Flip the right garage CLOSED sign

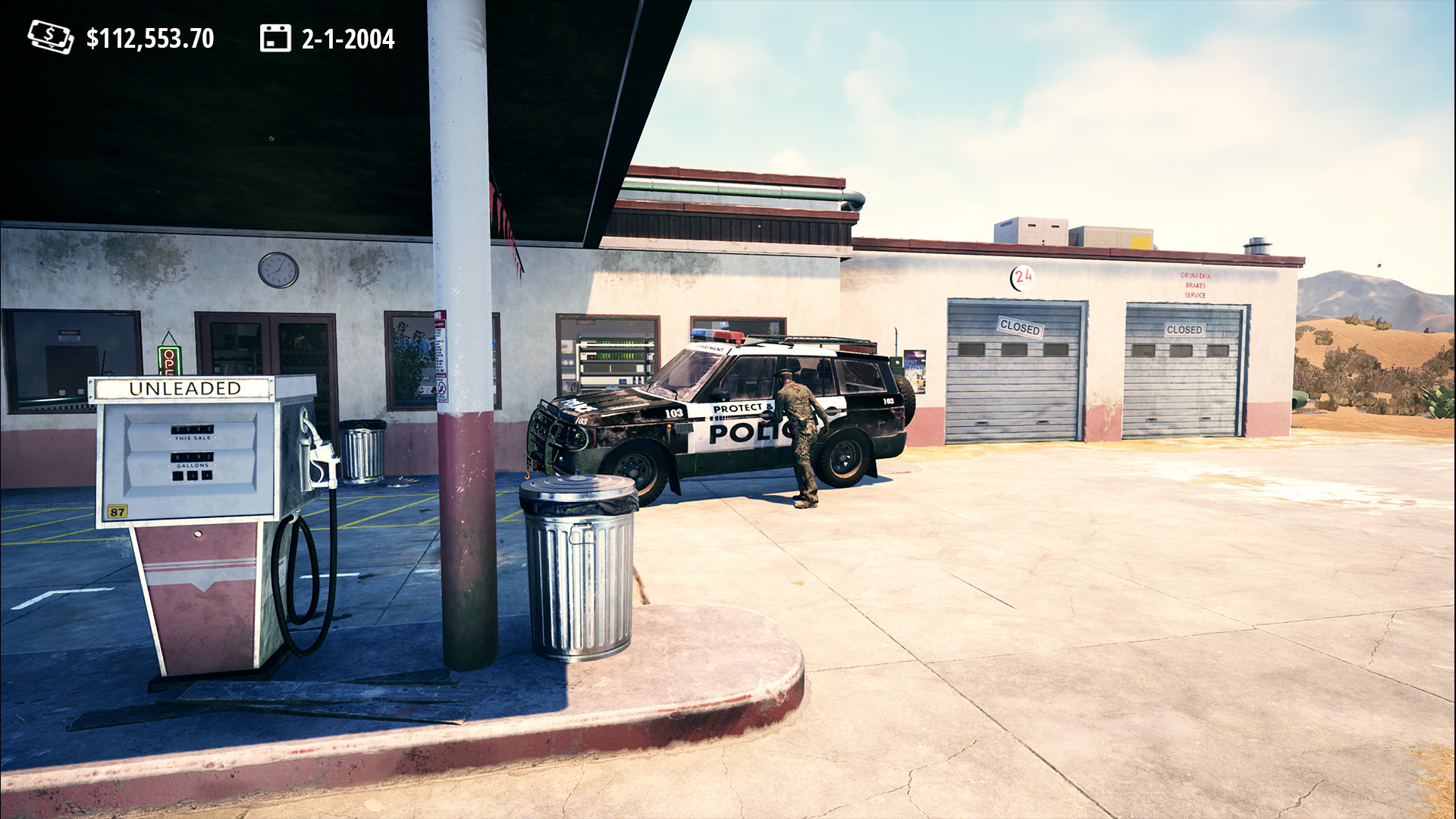pyautogui.click(x=1183, y=330)
